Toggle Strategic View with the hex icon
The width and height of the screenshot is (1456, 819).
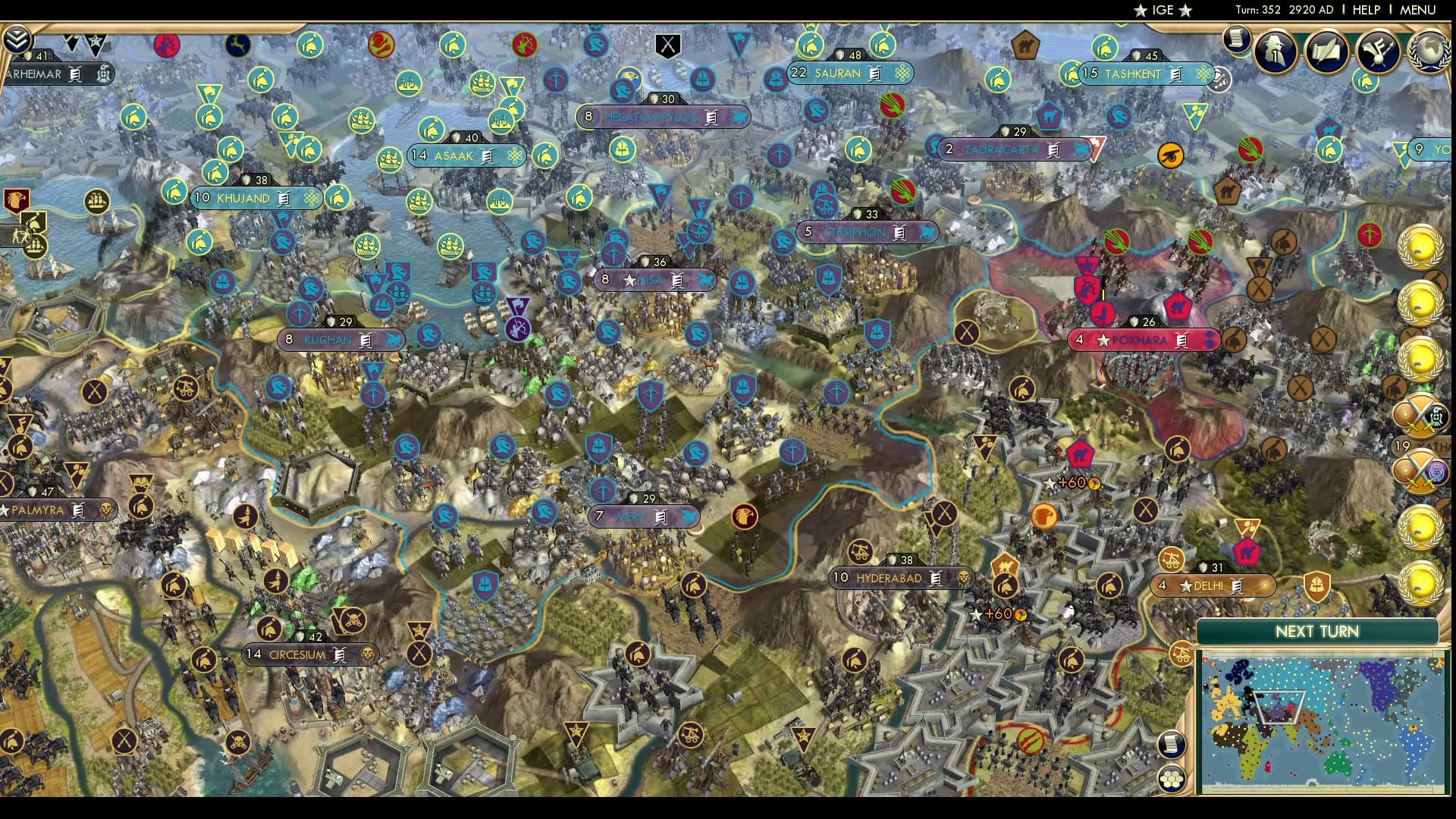point(1172,780)
